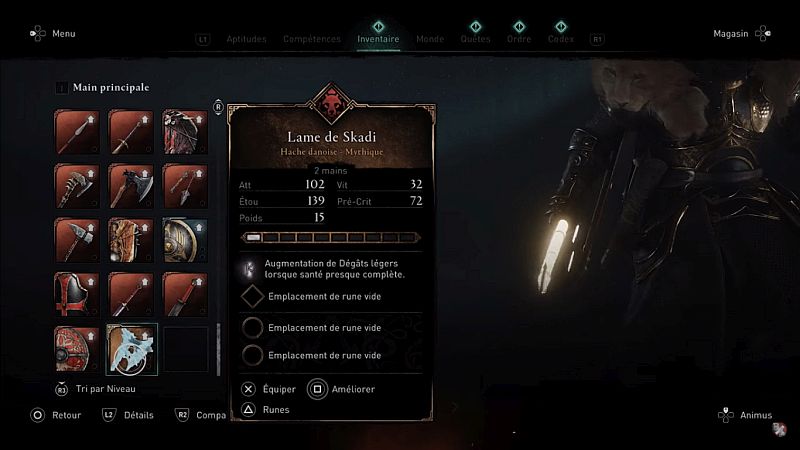Switch to the Codex tab
Screen dimensions: 800x450
pyautogui.click(x=561, y=40)
